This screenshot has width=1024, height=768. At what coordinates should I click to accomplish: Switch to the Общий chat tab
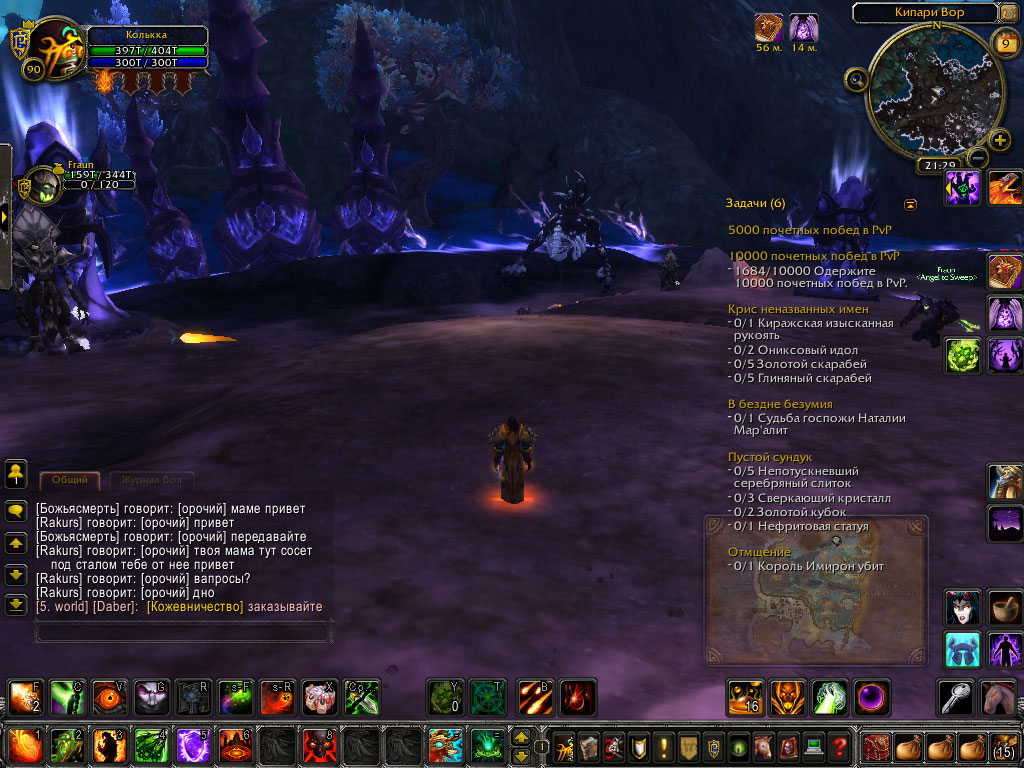coord(70,480)
